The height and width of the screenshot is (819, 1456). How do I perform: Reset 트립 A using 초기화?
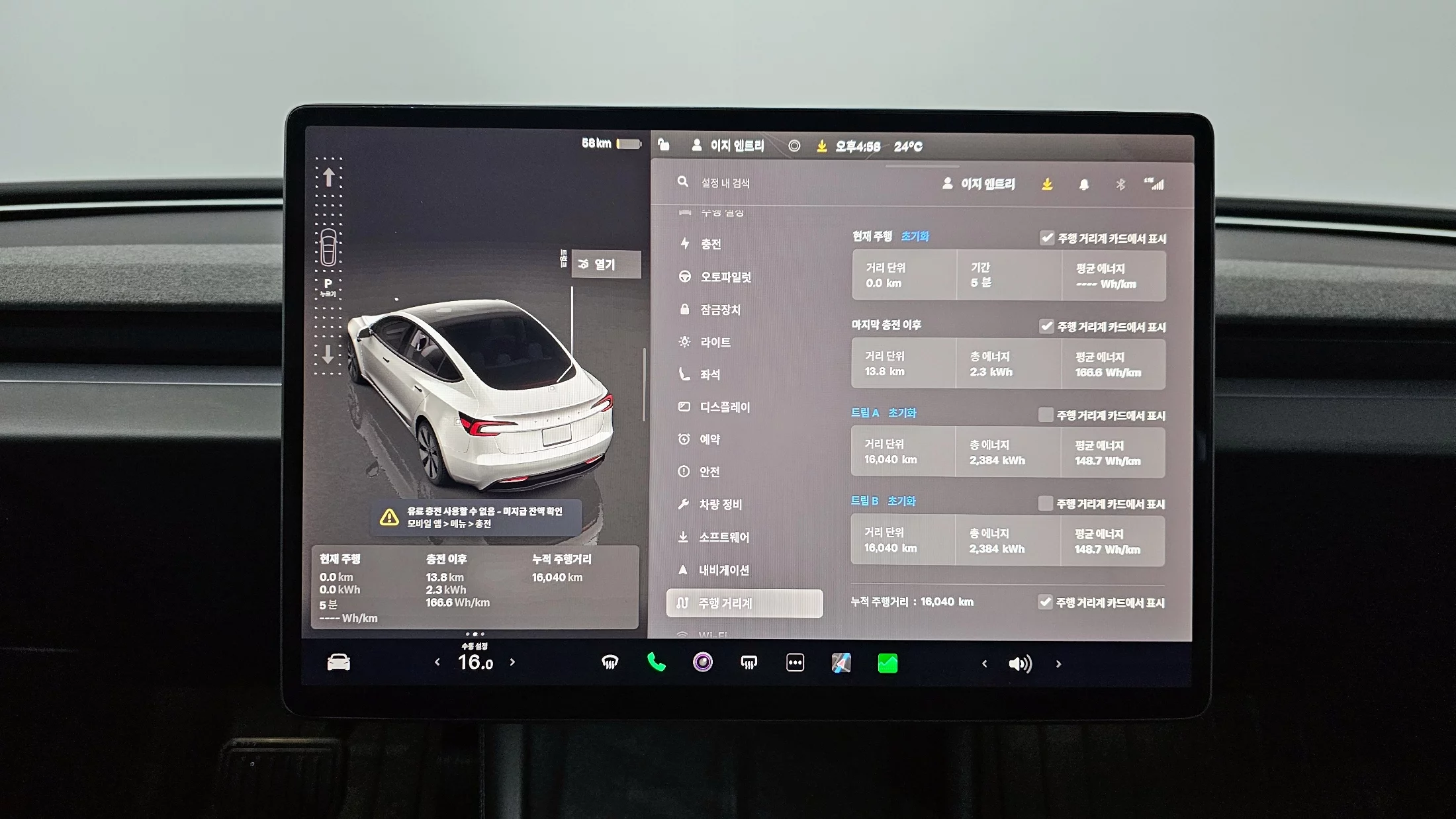tap(902, 413)
